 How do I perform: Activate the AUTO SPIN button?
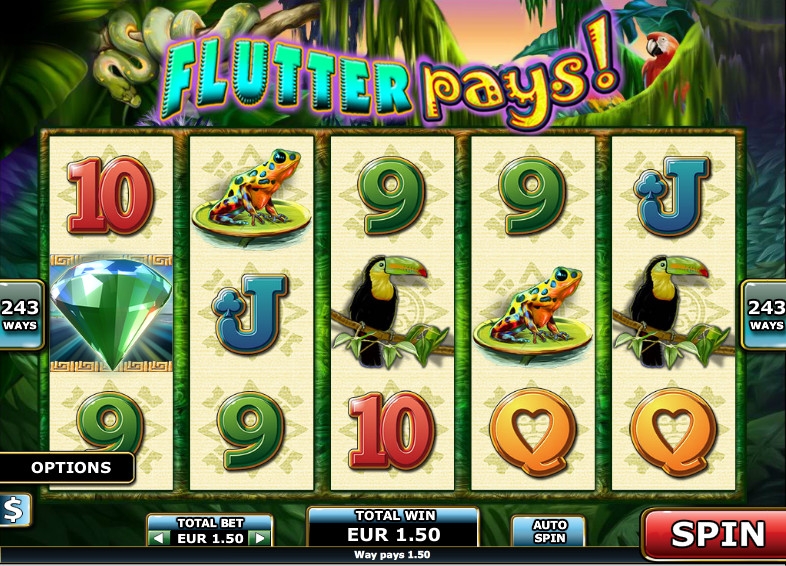coord(548,531)
